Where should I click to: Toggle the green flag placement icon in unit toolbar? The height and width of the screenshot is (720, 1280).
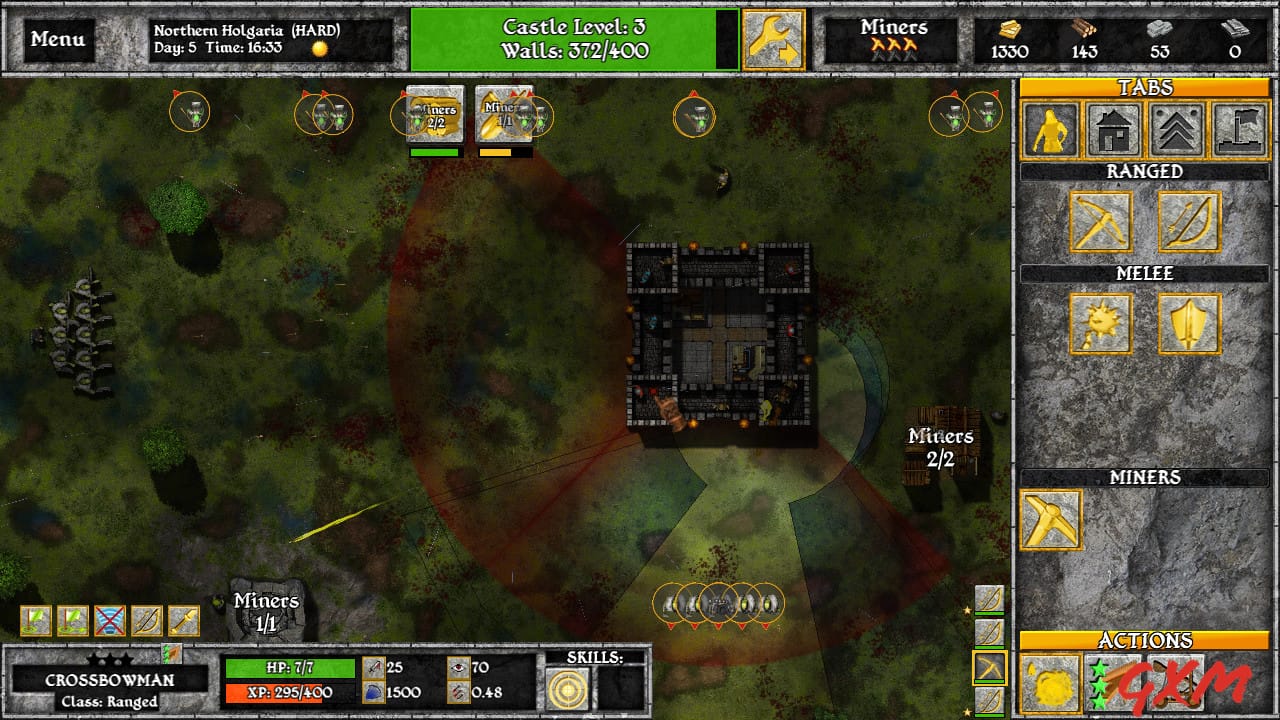click(35, 620)
